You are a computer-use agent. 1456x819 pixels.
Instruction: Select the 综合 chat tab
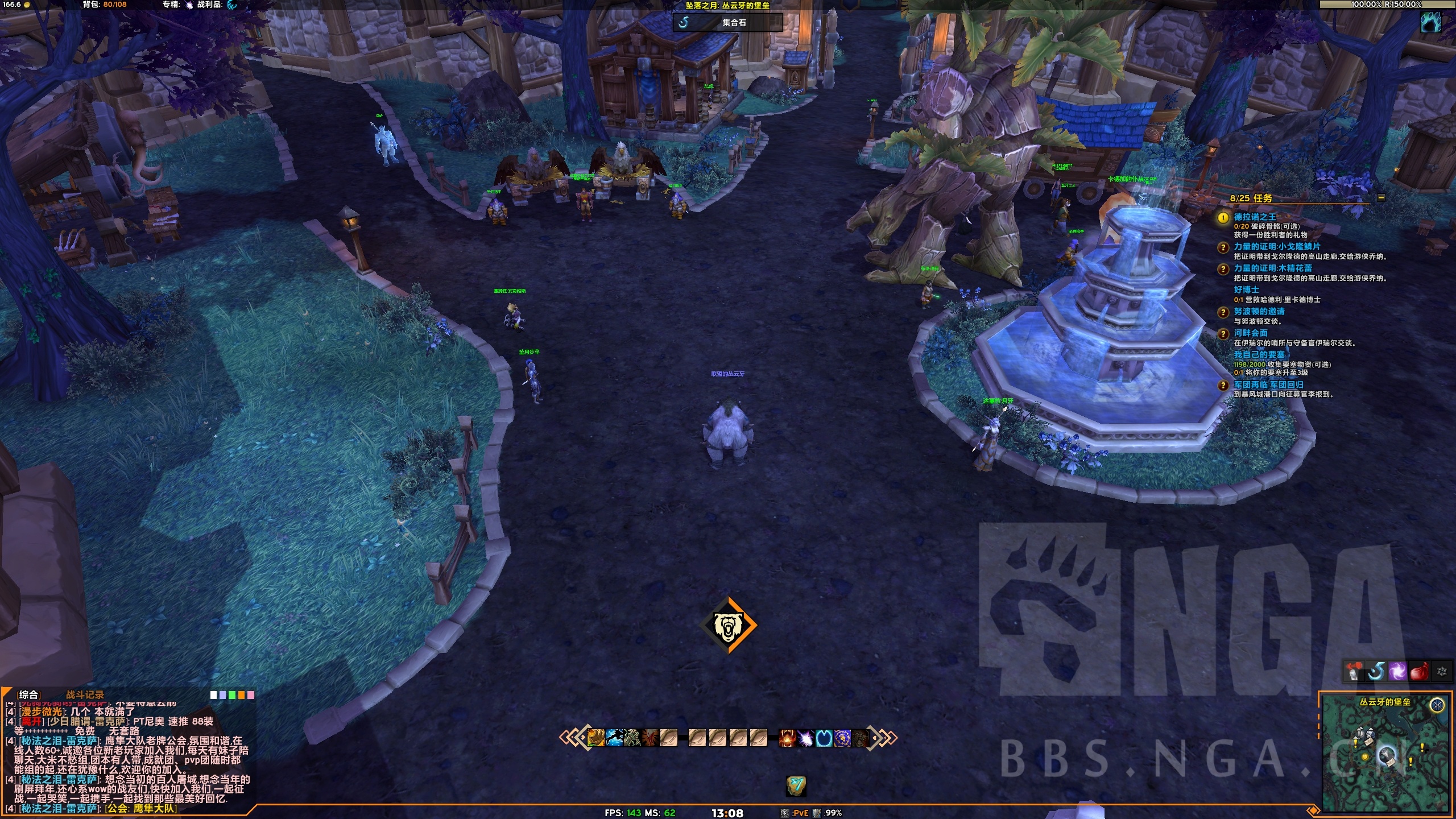click(x=29, y=695)
